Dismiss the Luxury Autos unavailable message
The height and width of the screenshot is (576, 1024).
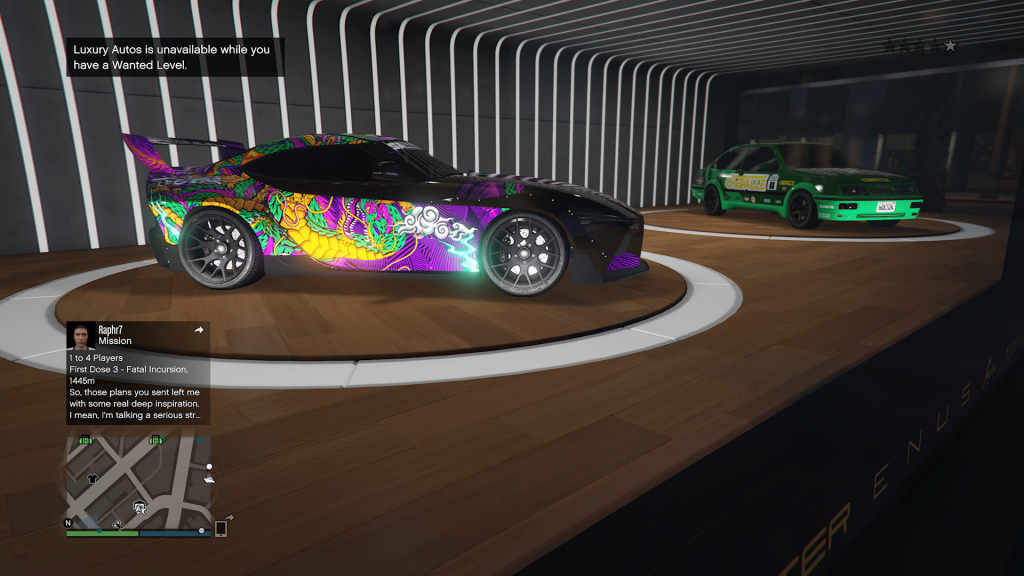coord(175,56)
